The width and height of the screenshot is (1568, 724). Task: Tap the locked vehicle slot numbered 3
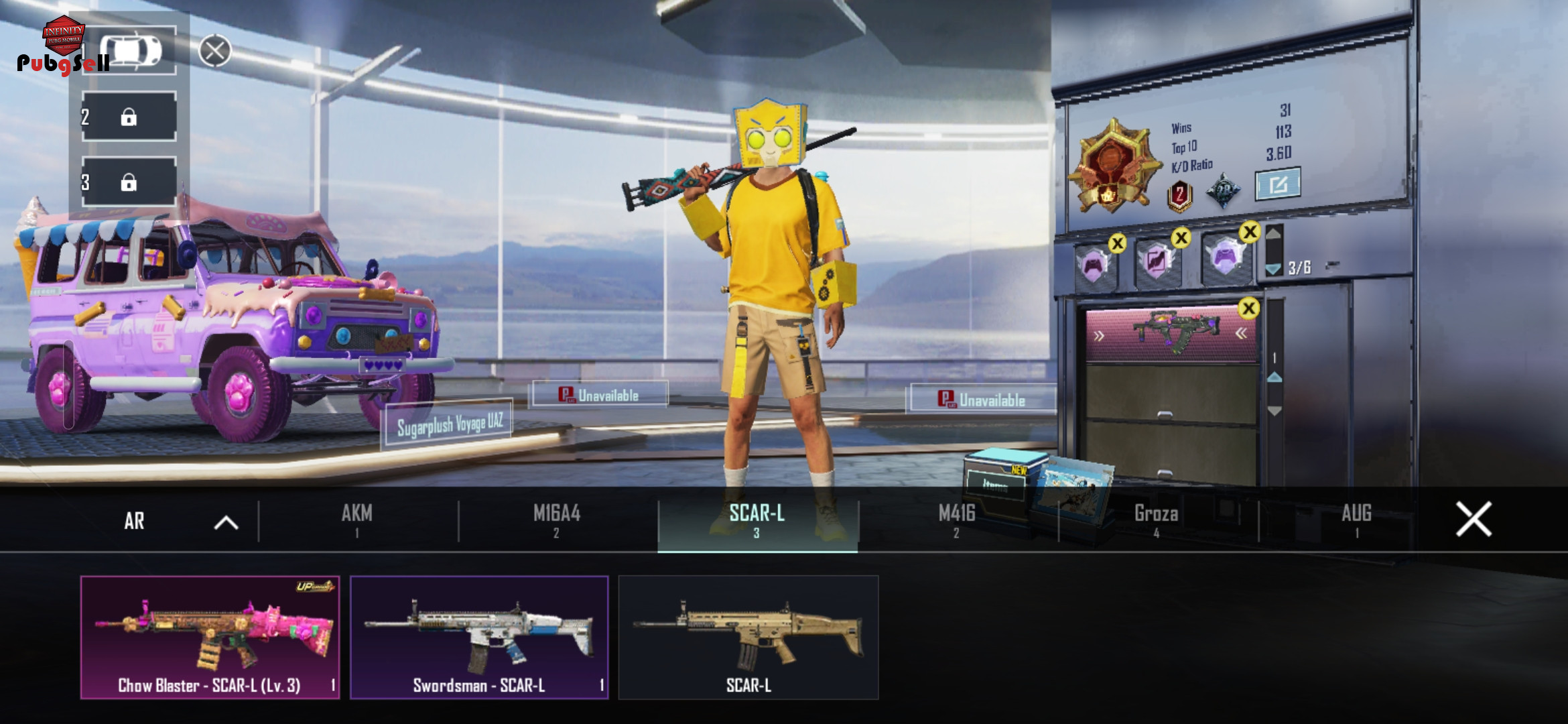129,182
